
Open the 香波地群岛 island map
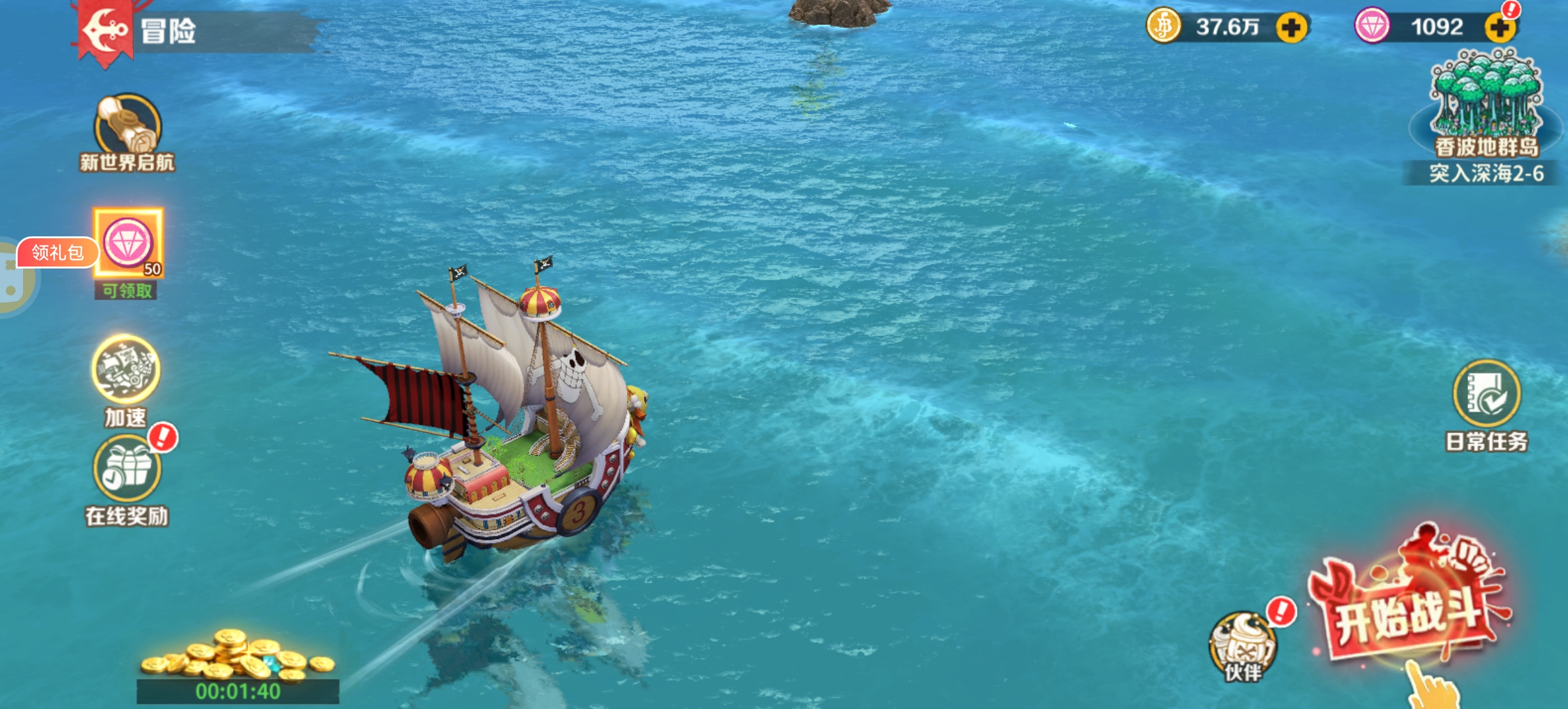pos(1486,105)
